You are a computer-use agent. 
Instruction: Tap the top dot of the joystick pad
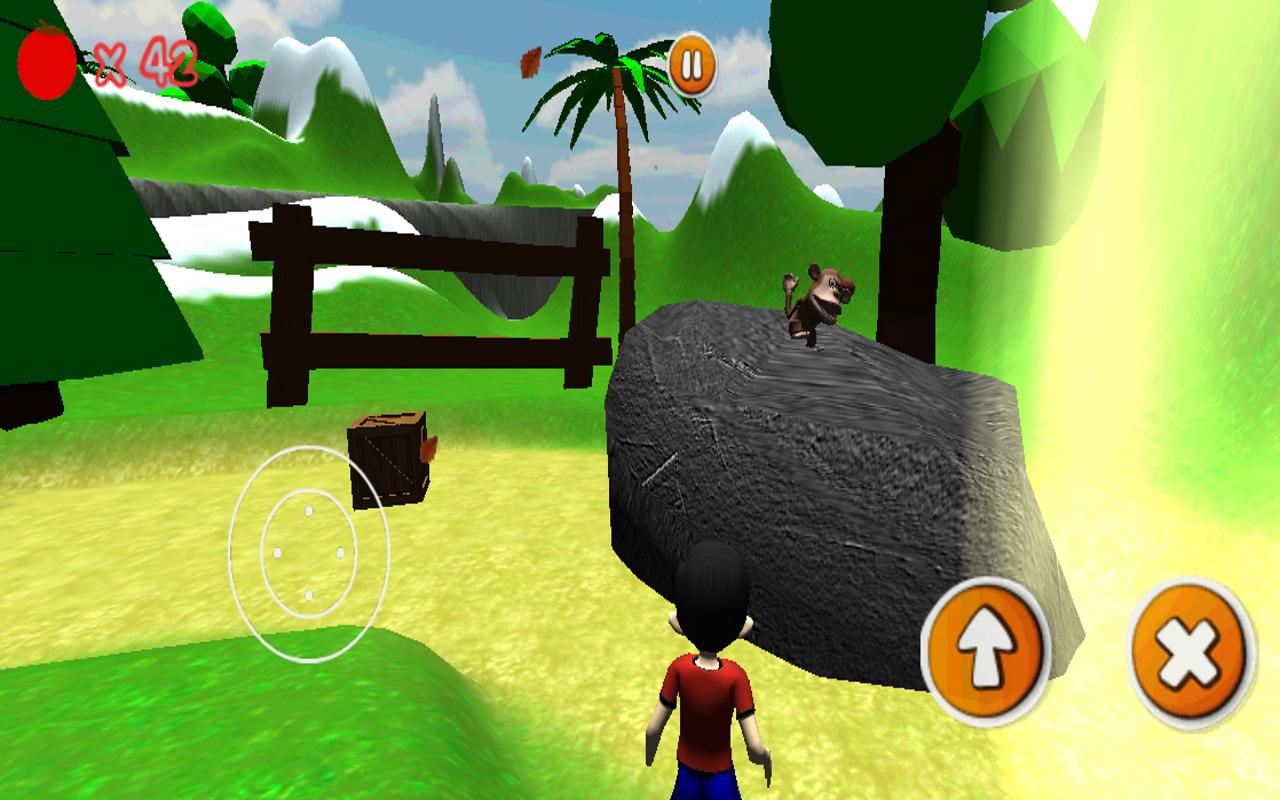tap(308, 510)
